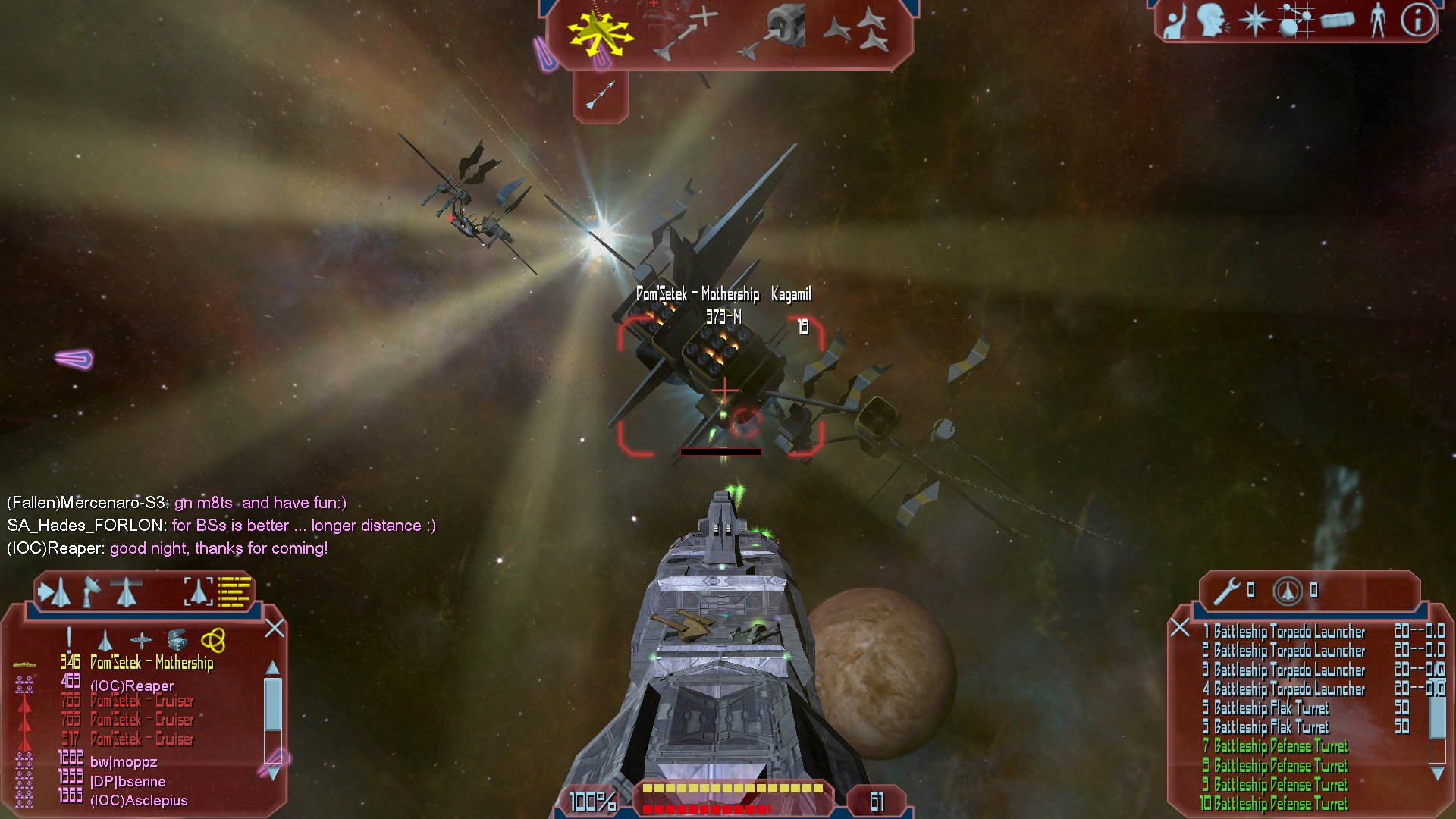Select the waving person icon
1456x819 pixels.
pos(1175,21)
